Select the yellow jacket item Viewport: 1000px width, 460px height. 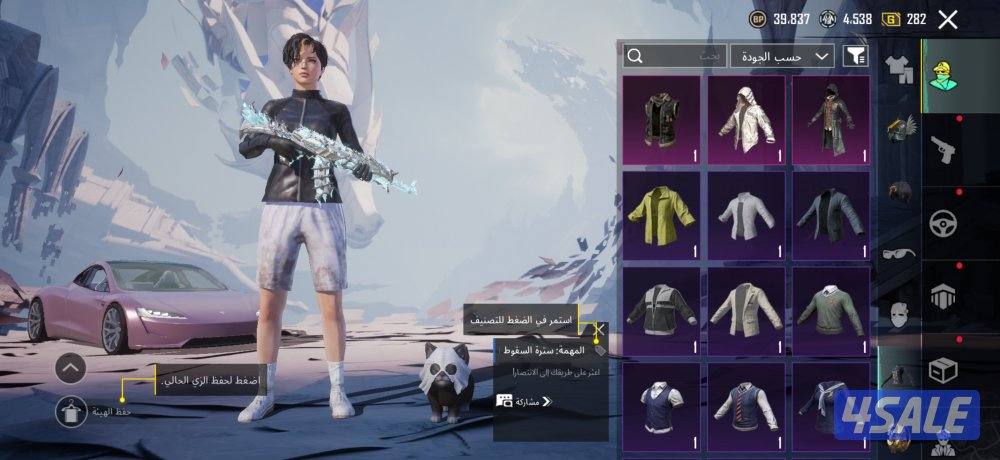pyautogui.click(x=661, y=213)
